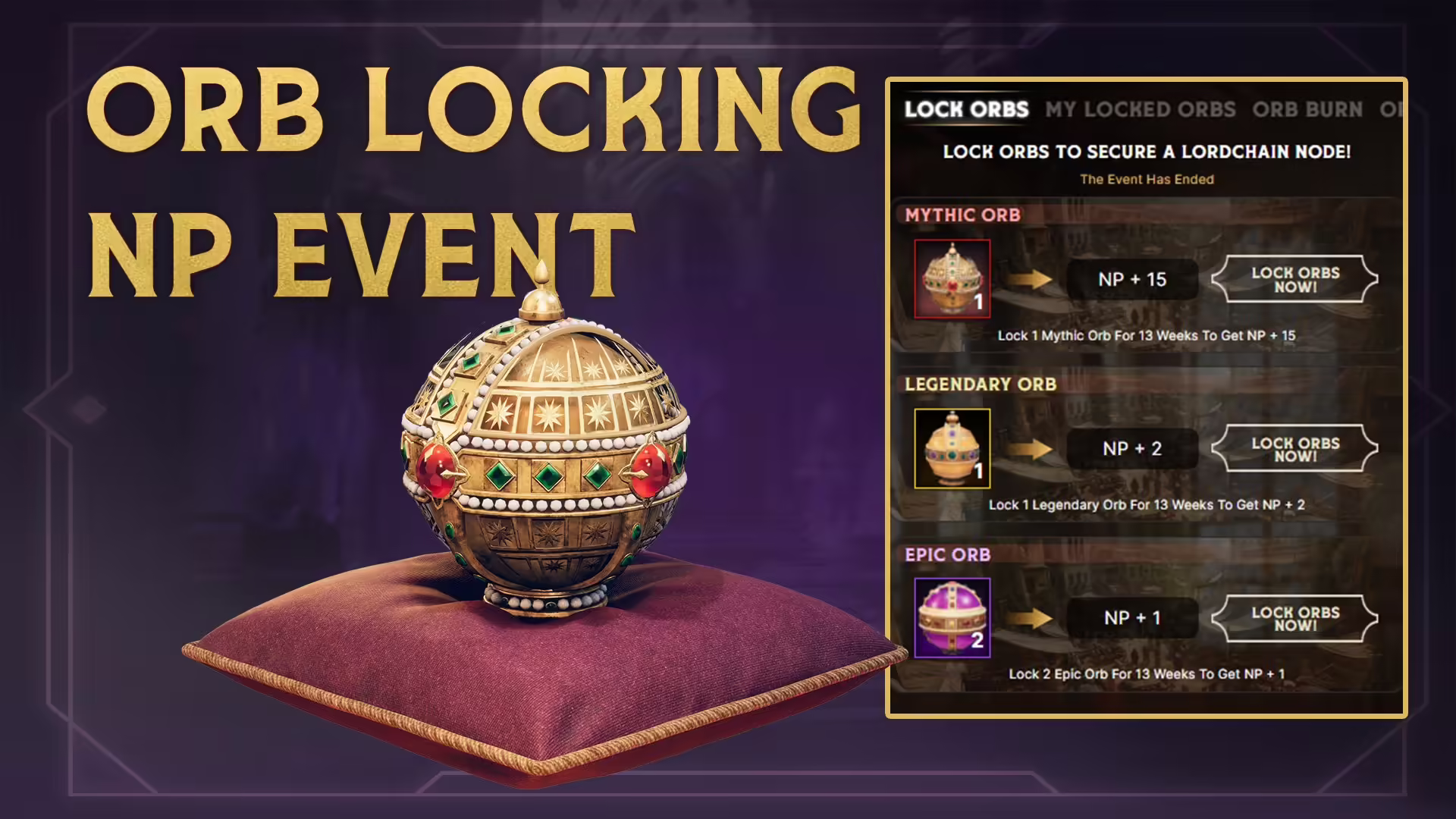Select the NP + 1 reward badge

coord(1133,619)
